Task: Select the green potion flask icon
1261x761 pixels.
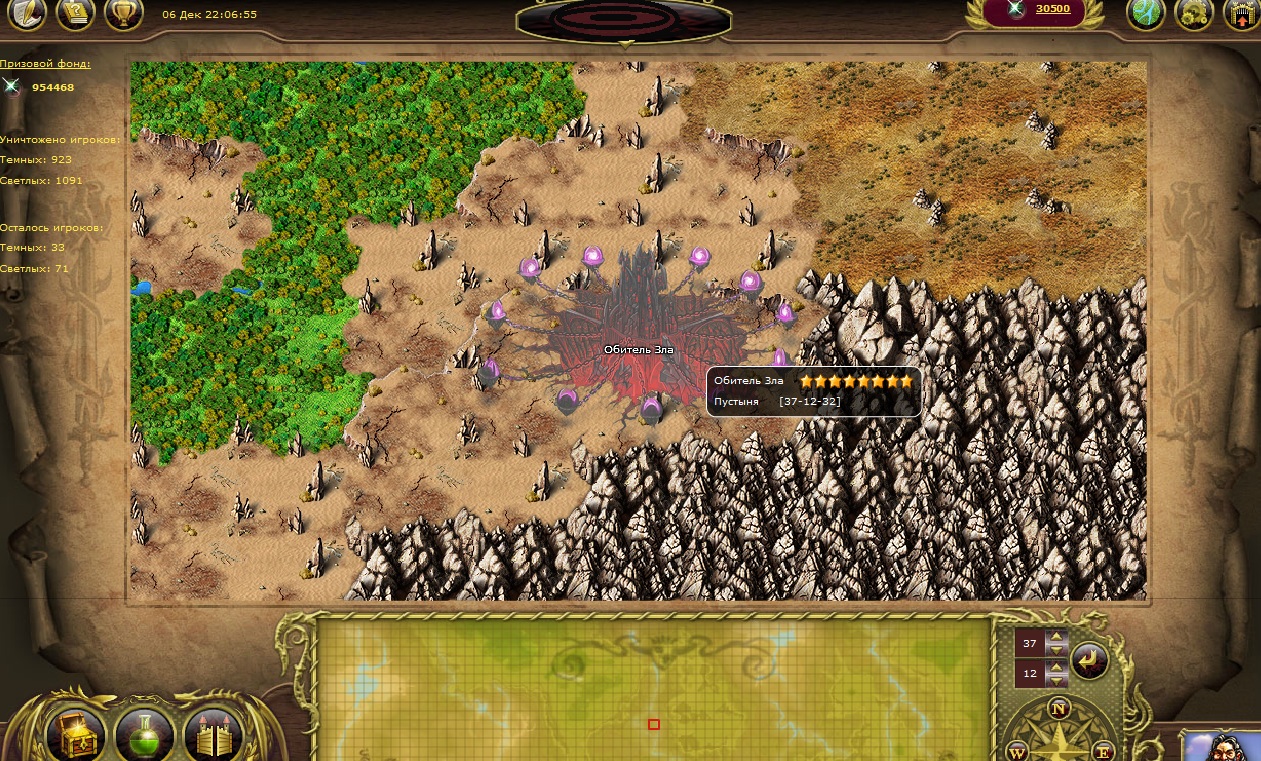Action: [145, 736]
